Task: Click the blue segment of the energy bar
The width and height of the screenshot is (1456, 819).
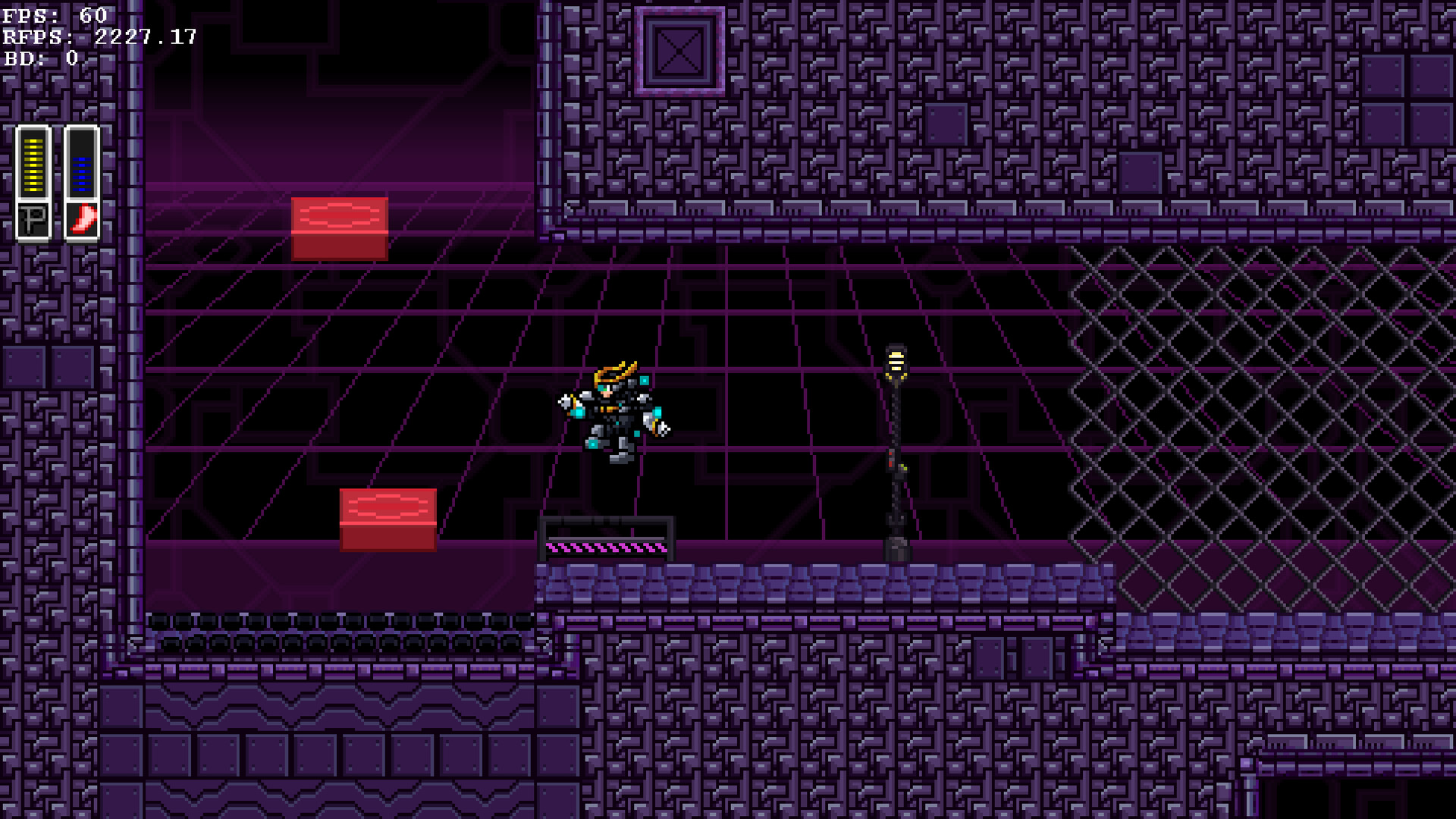Action: point(82,174)
